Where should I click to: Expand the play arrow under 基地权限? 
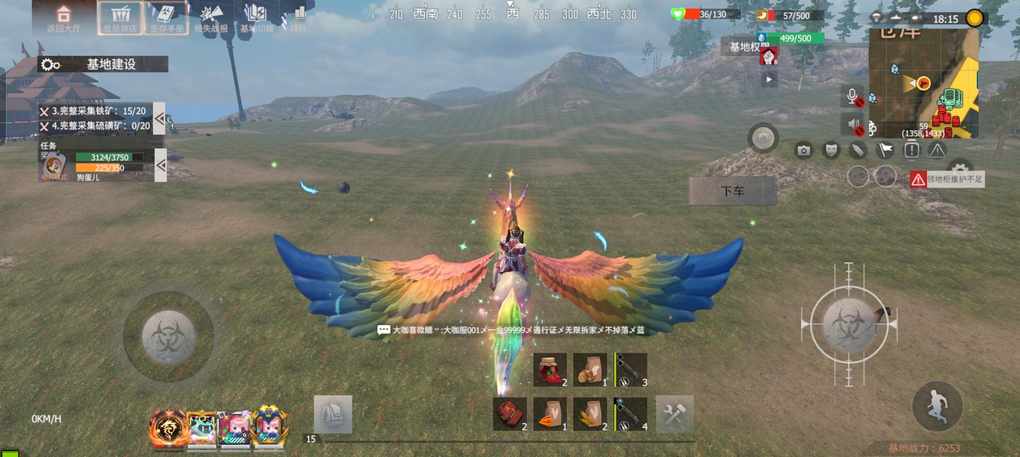click(768, 76)
